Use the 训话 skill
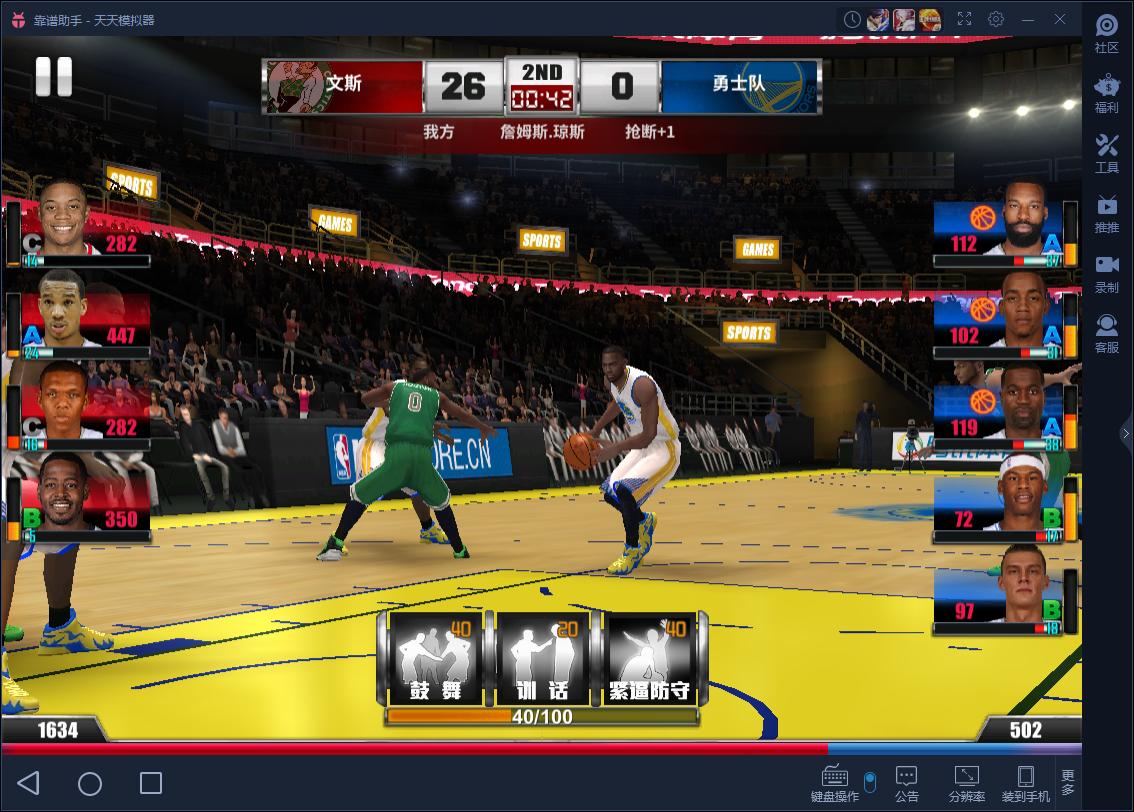 click(542, 660)
